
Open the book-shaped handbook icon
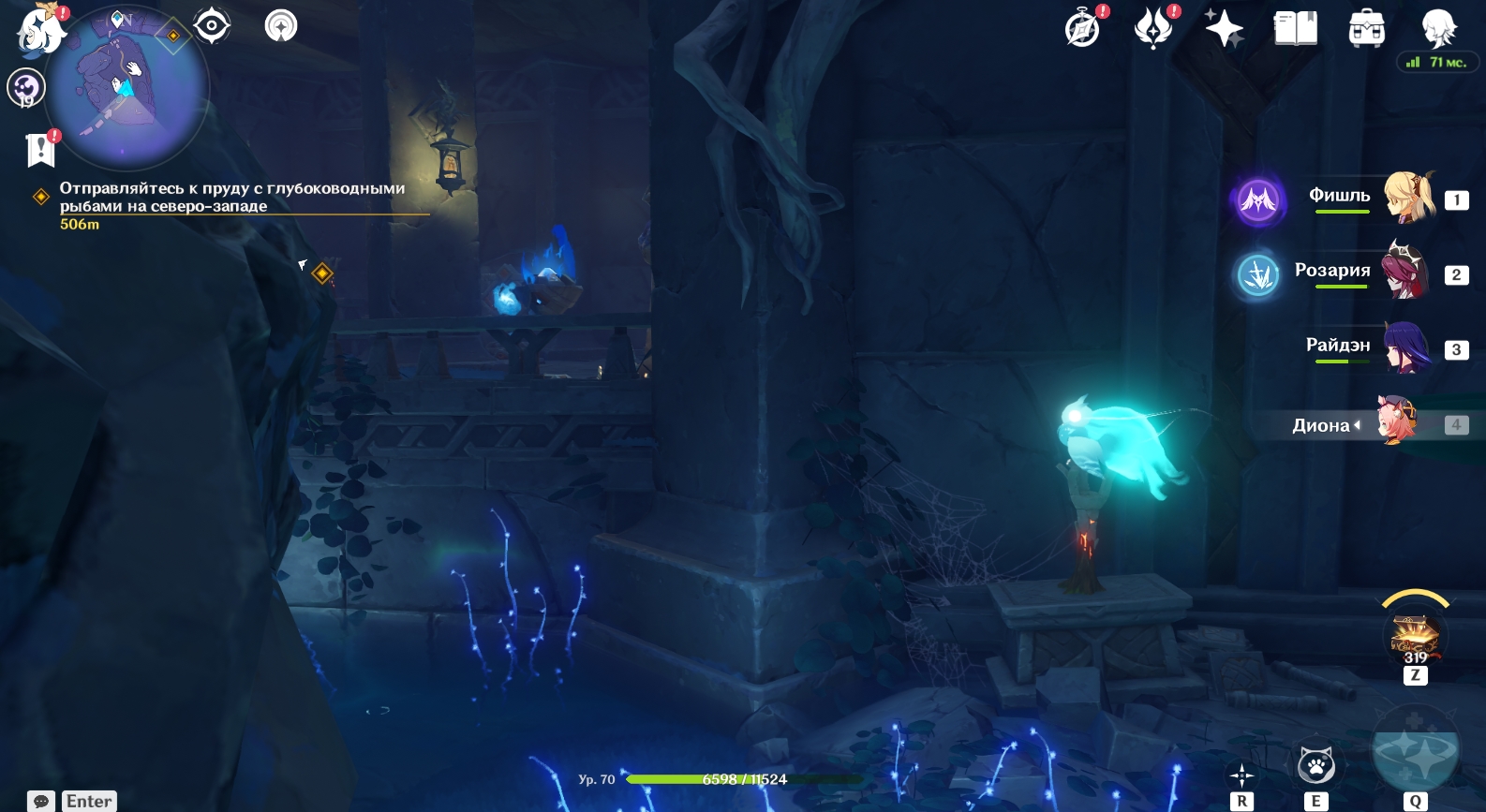tap(1296, 28)
